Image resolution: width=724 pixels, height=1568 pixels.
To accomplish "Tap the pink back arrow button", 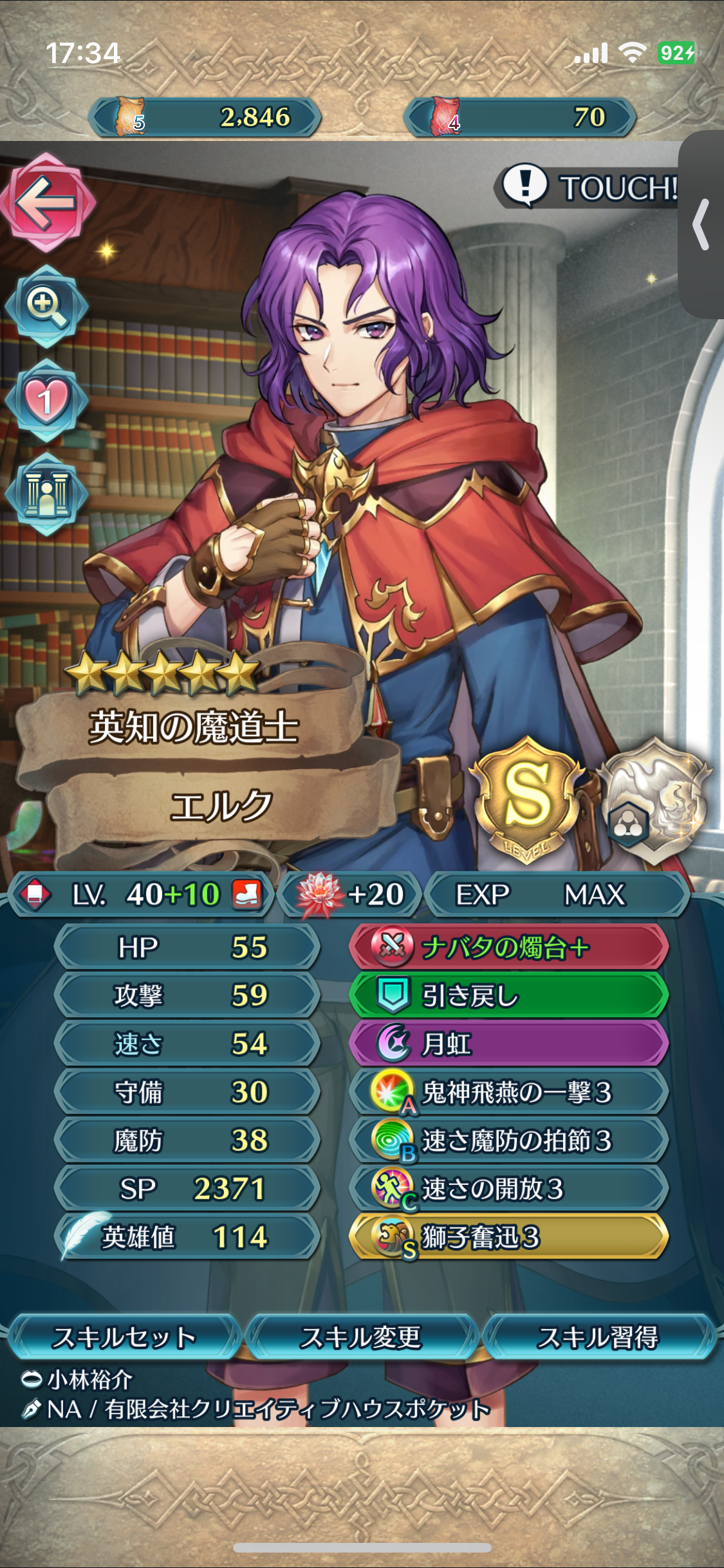I will (x=47, y=203).
